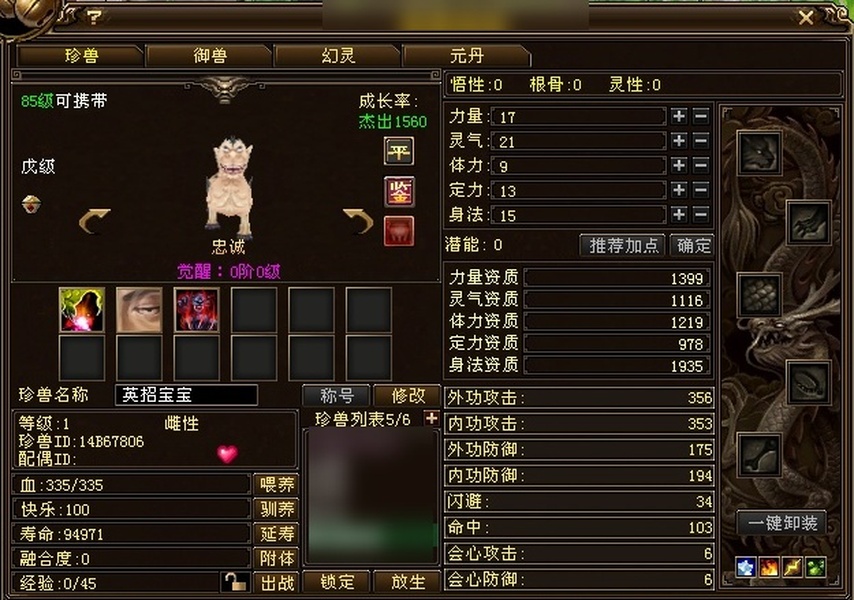Image resolution: width=854 pixels, height=600 pixels.
Task: Rotate the pet model with right arrow
Action: pyautogui.click(x=357, y=219)
